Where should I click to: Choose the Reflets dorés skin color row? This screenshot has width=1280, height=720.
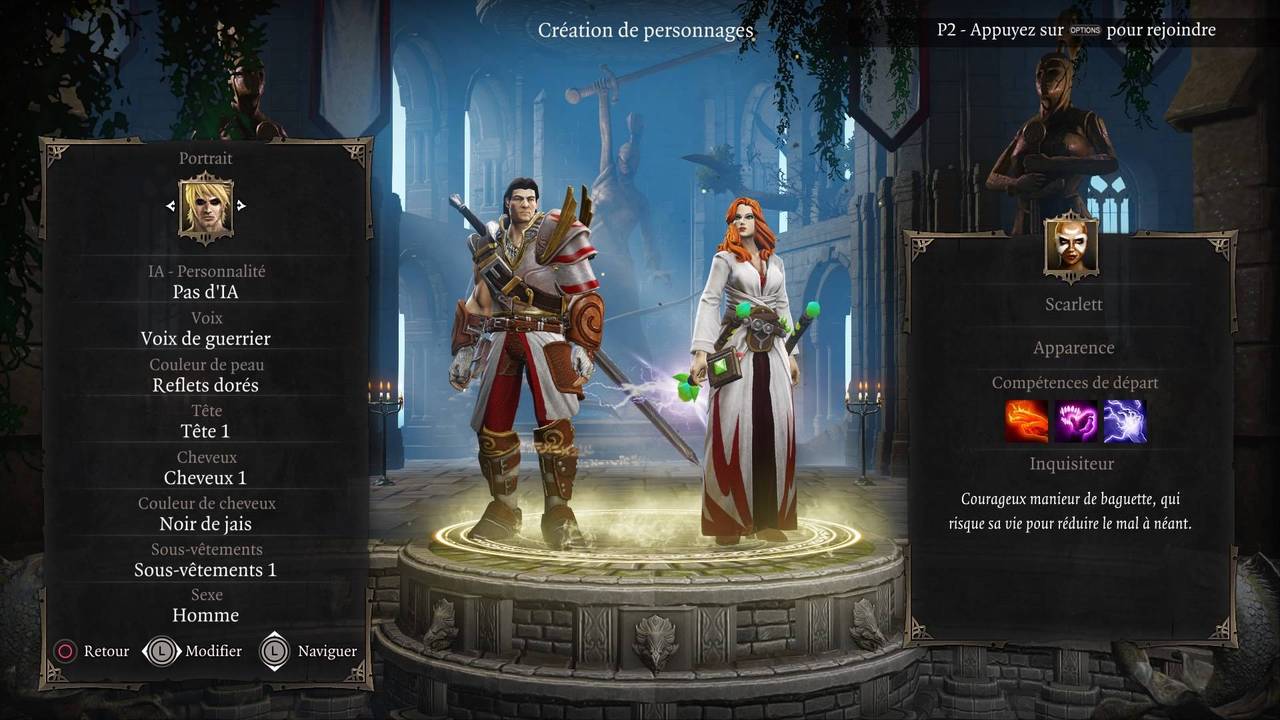206,385
